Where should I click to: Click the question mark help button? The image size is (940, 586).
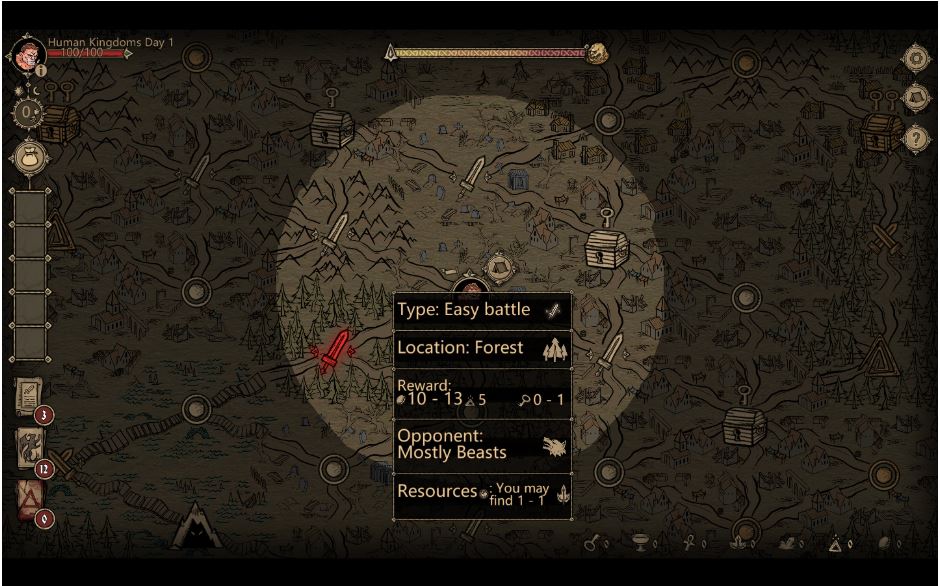[x=916, y=138]
